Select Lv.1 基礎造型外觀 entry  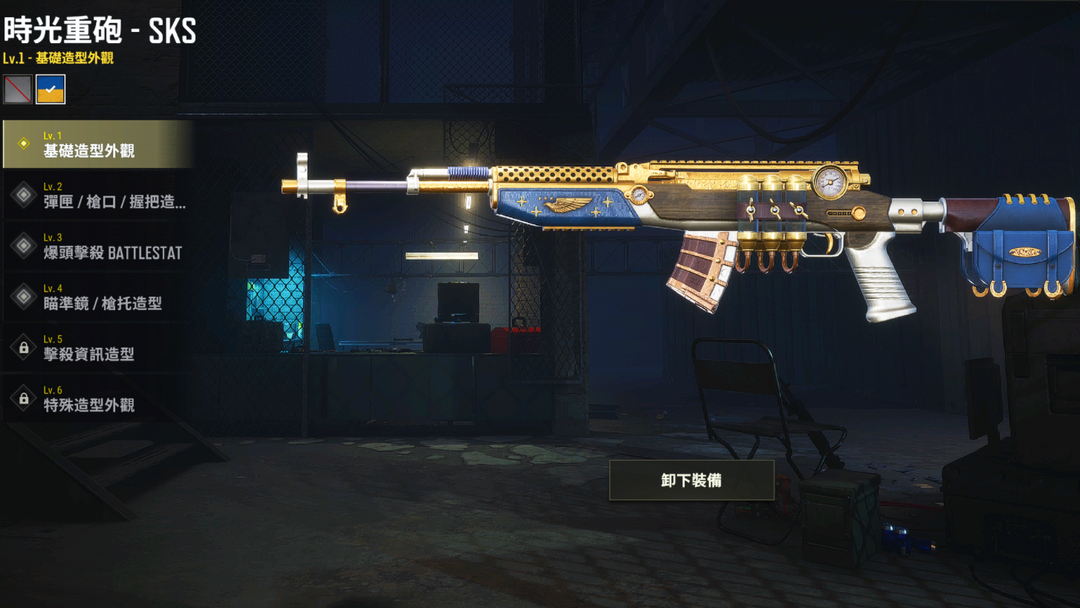[x=96, y=144]
